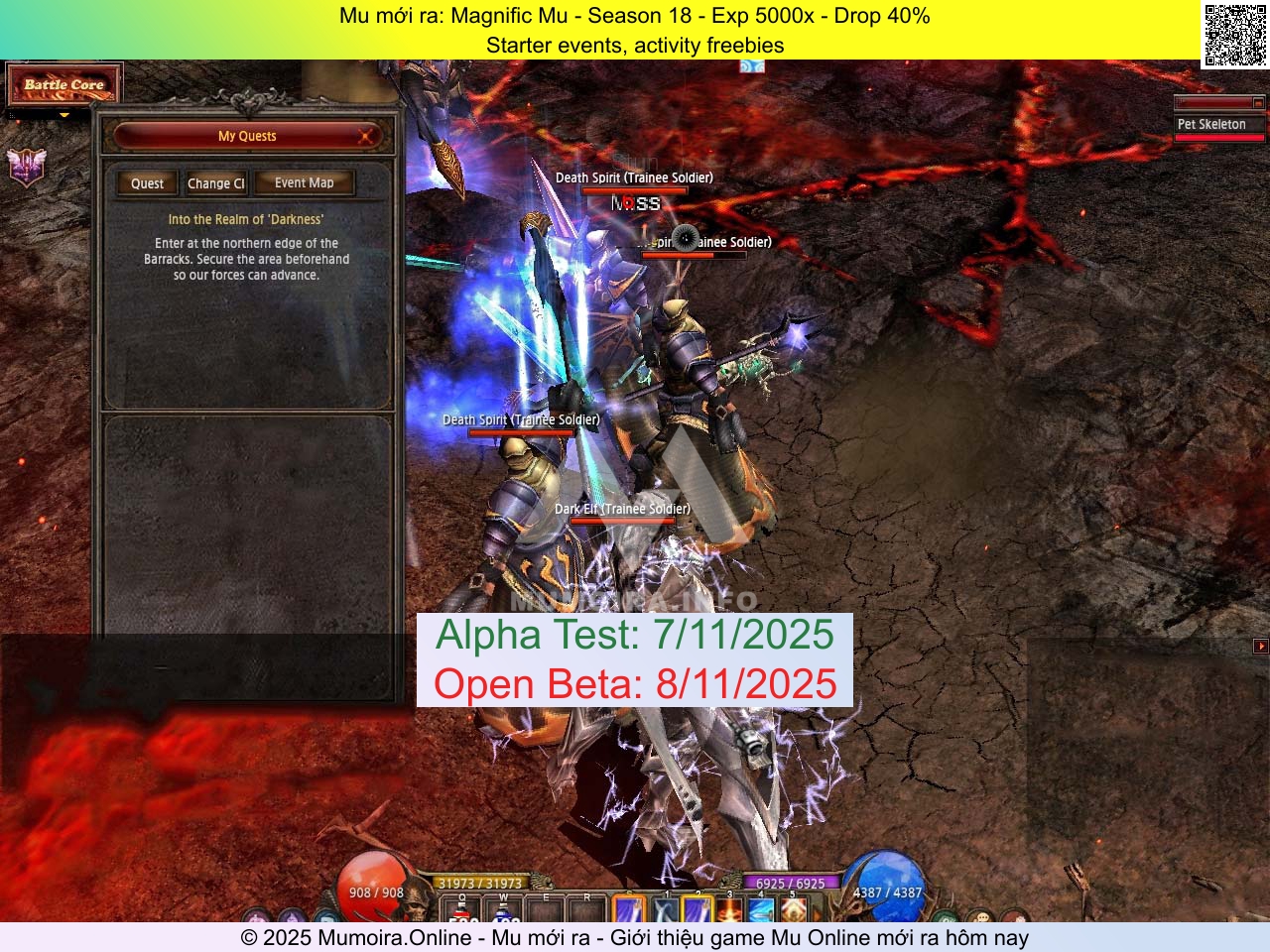Activate the flame skill in slot 3

coord(729,909)
